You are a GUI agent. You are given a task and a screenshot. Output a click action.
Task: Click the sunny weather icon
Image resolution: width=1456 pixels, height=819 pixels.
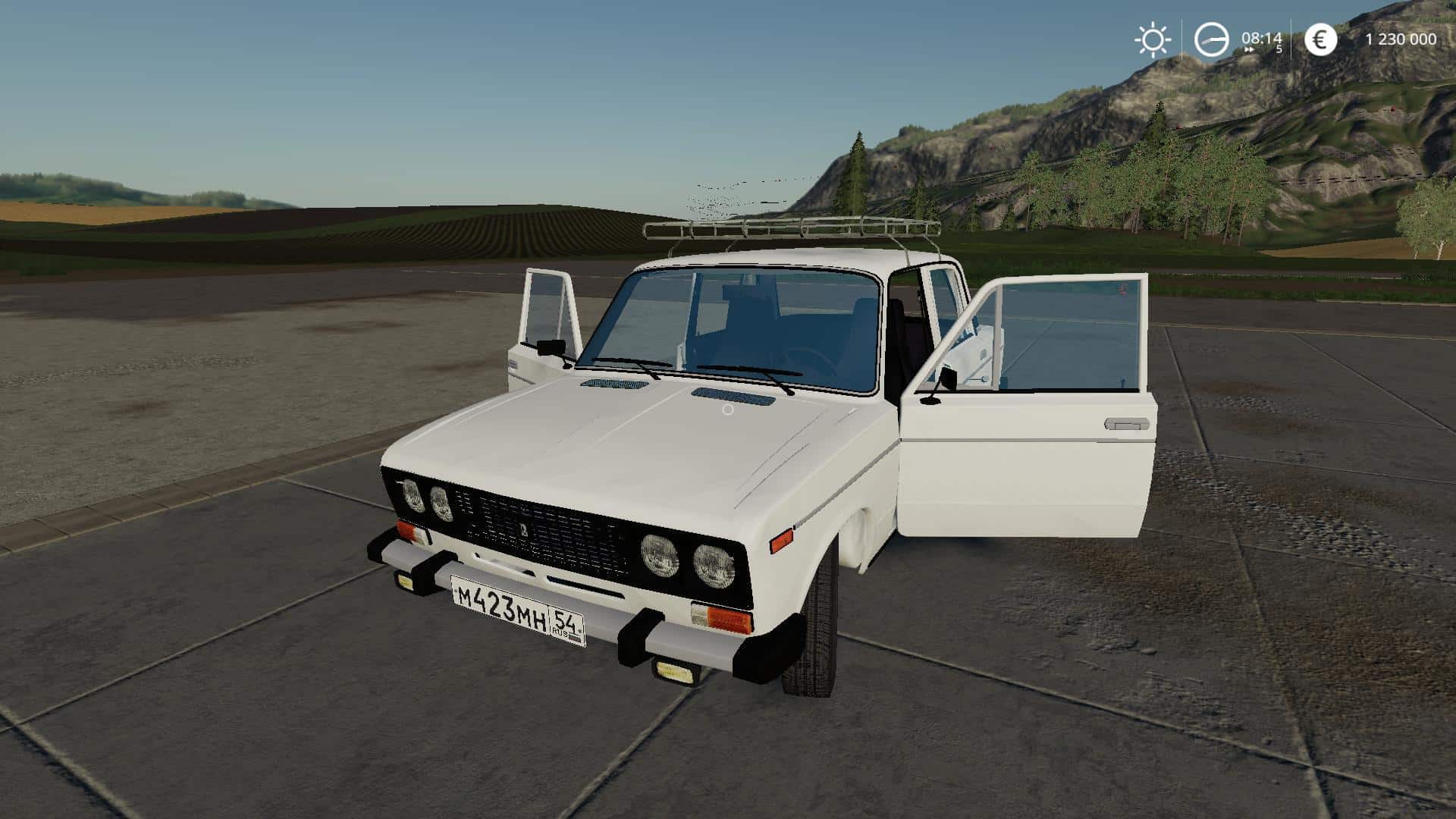click(1152, 40)
